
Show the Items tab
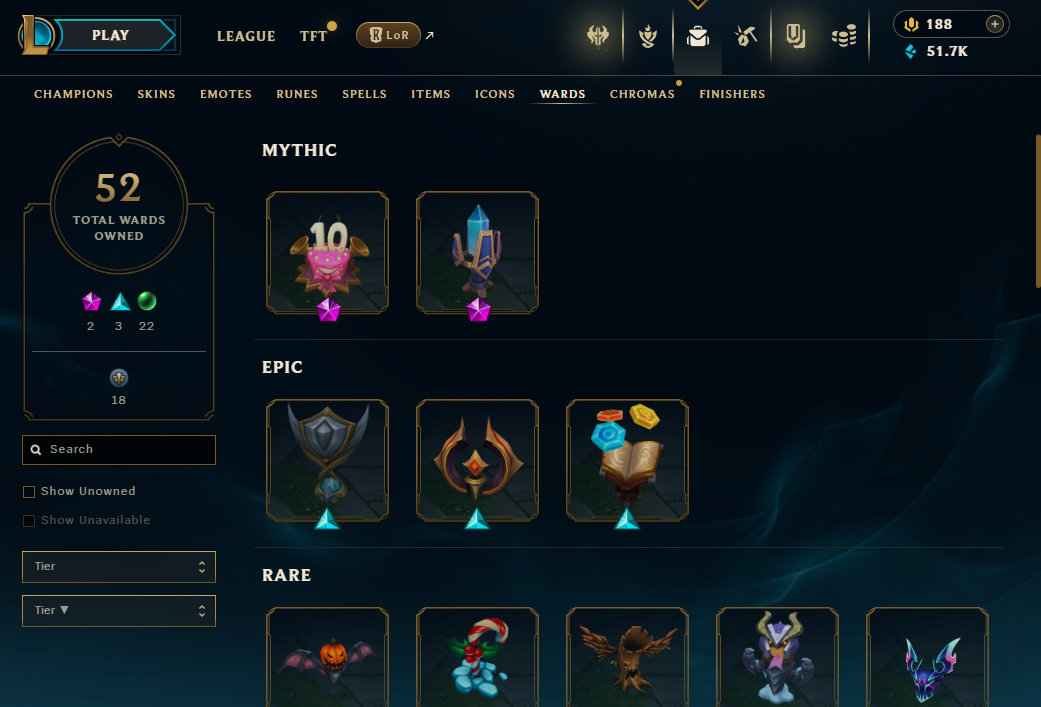pyautogui.click(x=431, y=94)
